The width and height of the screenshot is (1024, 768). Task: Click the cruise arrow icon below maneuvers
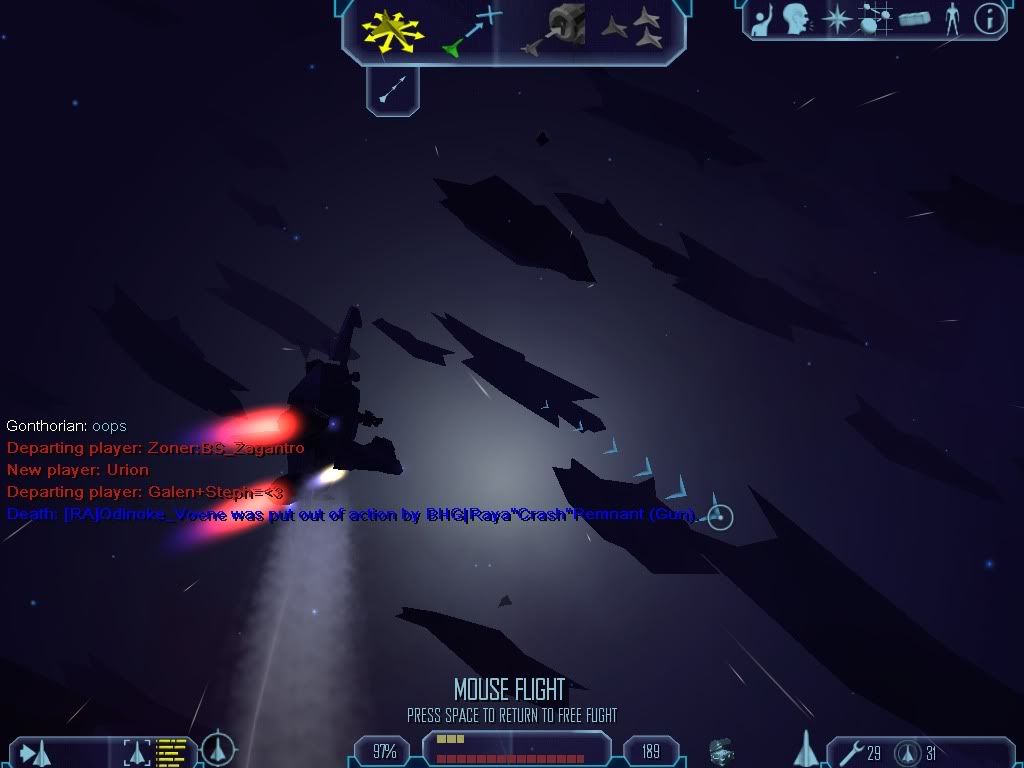[x=392, y=91]
